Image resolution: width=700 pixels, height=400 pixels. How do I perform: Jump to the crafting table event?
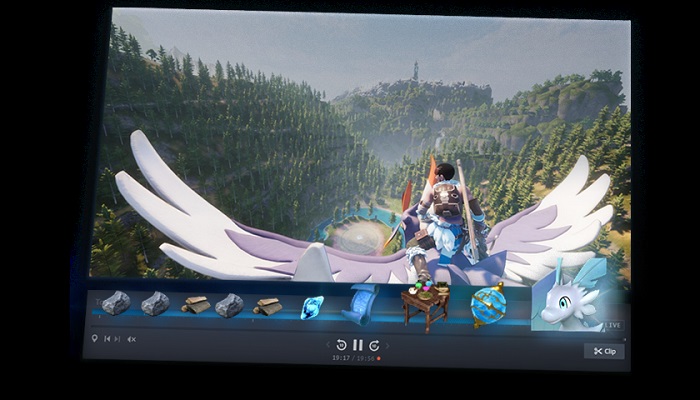coord(423,306)
